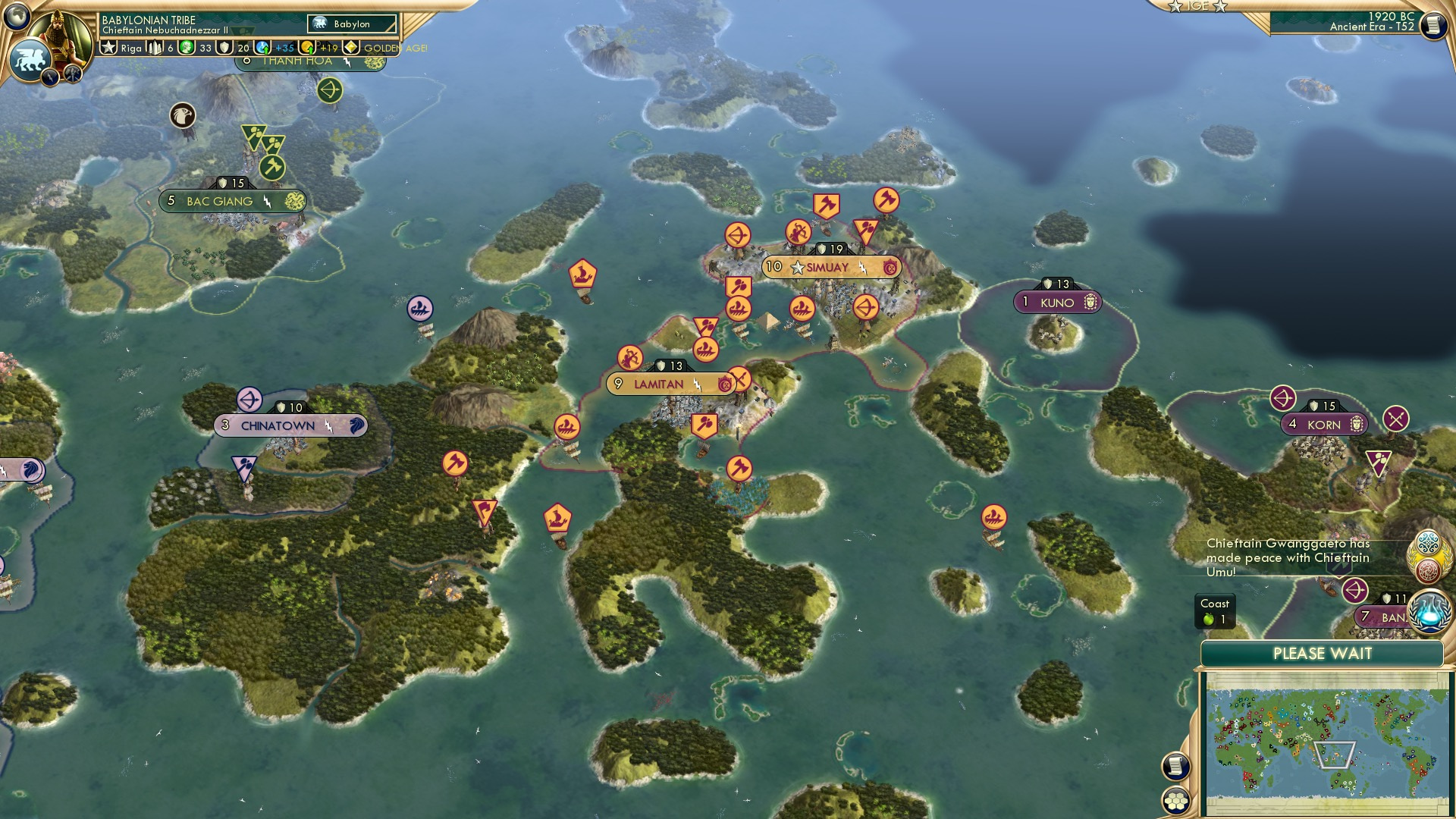Toggle the lightning icon below the leader portrait

(x=49, y=76)
